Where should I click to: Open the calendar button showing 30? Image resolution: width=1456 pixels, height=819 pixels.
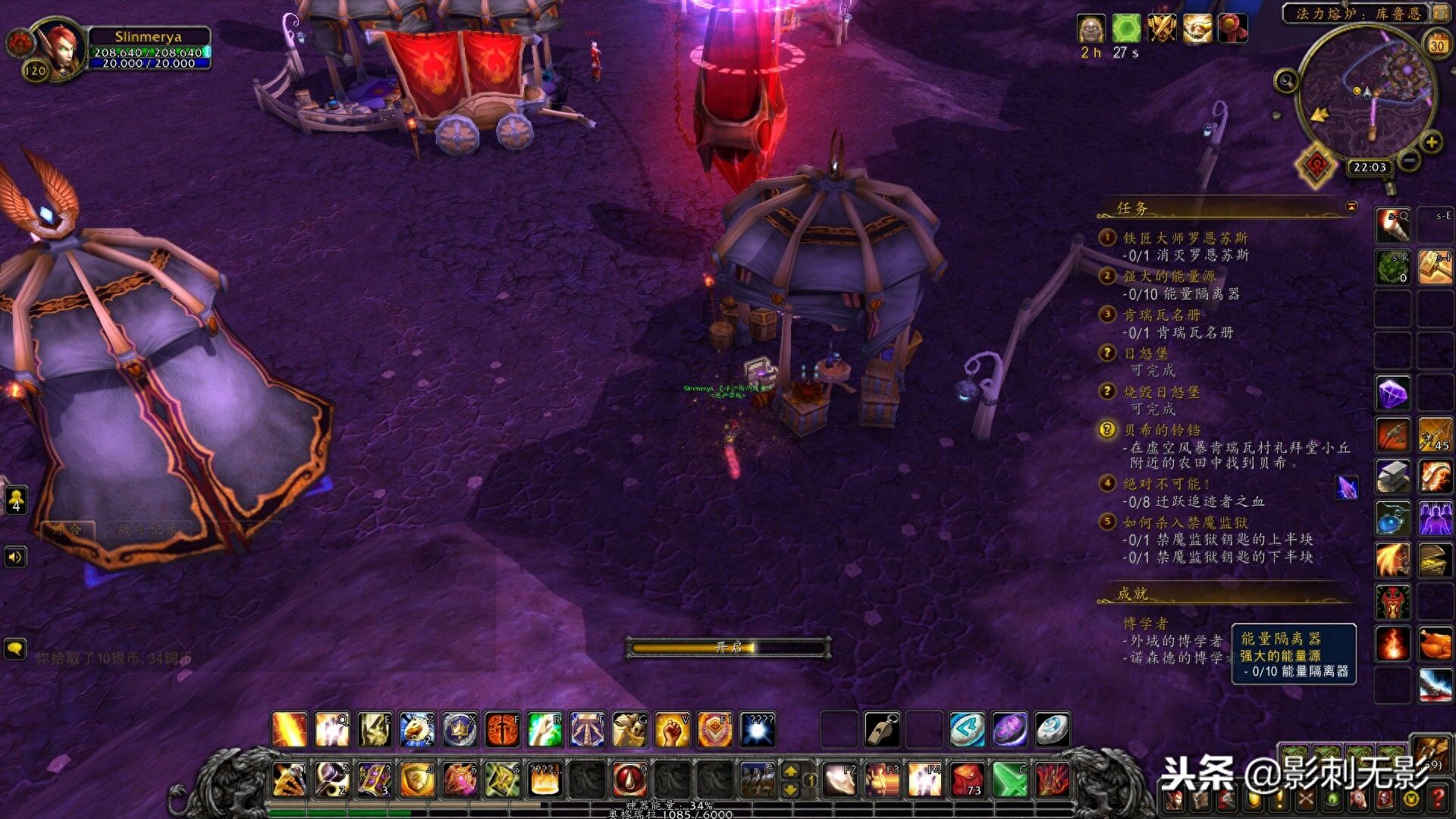1437,45
